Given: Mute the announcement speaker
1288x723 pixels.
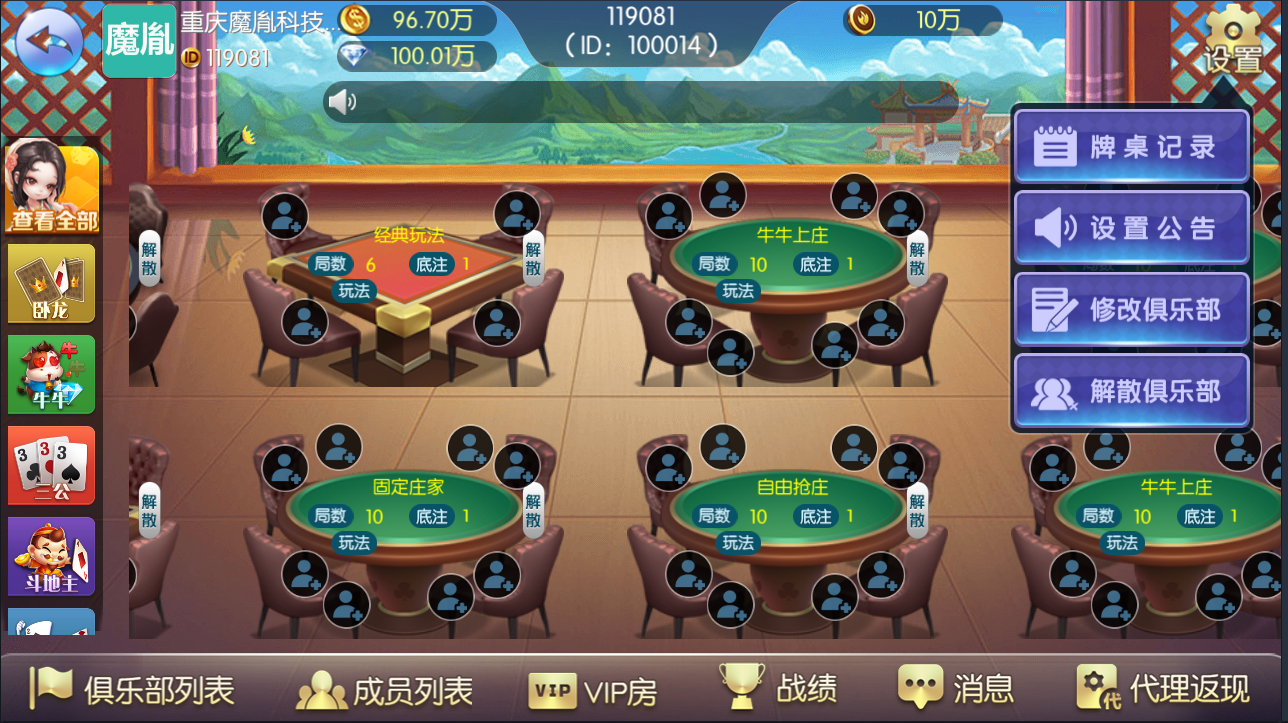Looking at the screenshot, I should click(345, 101).
